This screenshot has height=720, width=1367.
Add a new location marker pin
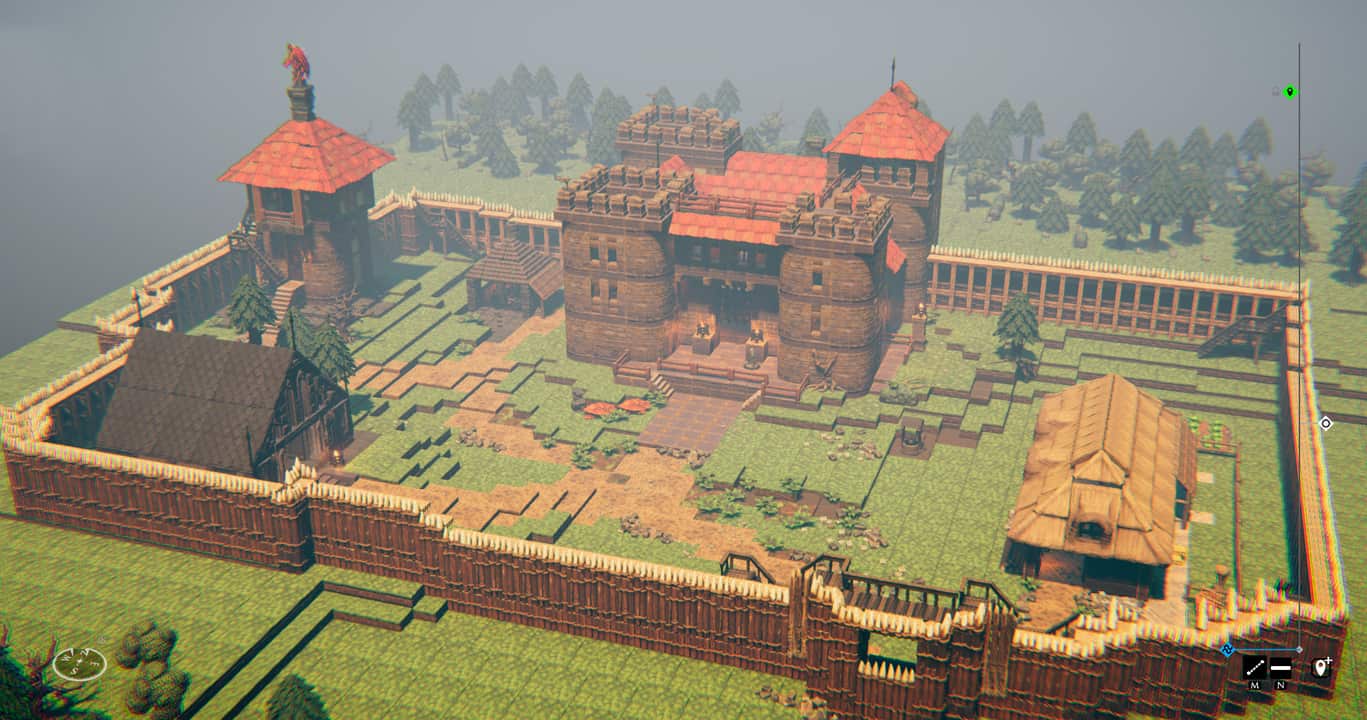[1321, 666]
